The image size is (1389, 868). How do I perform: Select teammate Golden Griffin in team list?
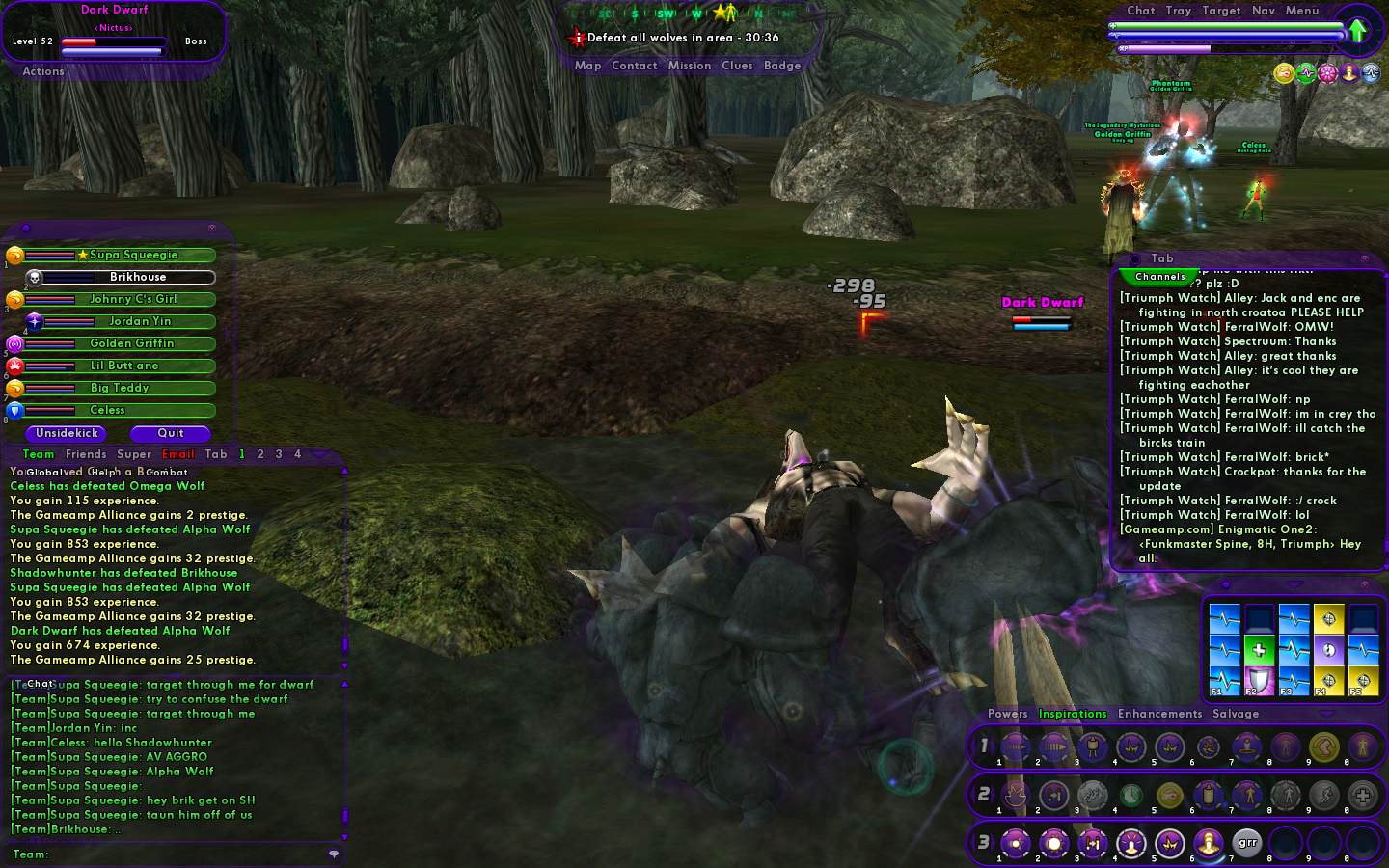(132, 343)
